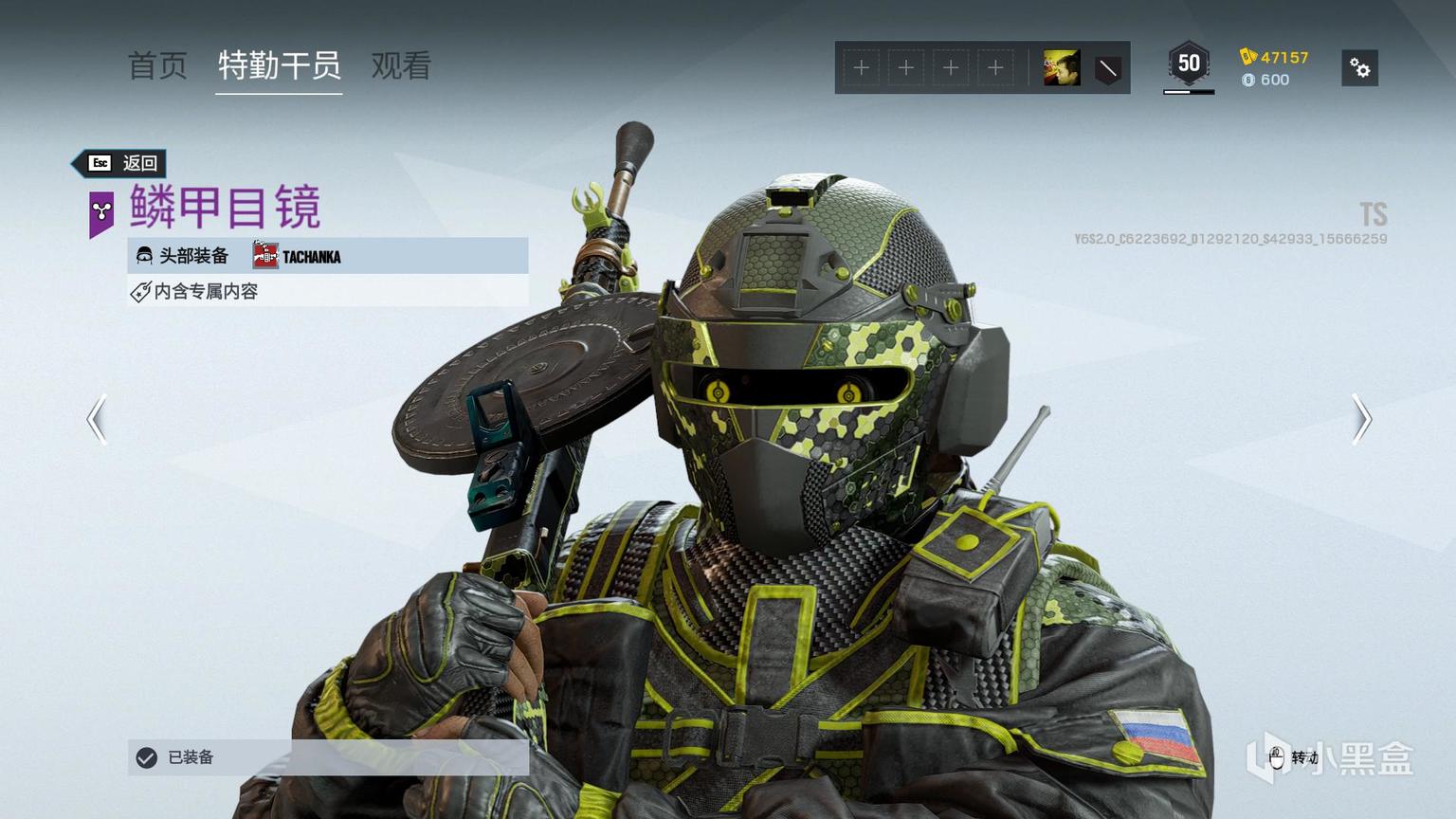Click the 返回 back button
This screenshot has height=819, width=1456.
122,163
